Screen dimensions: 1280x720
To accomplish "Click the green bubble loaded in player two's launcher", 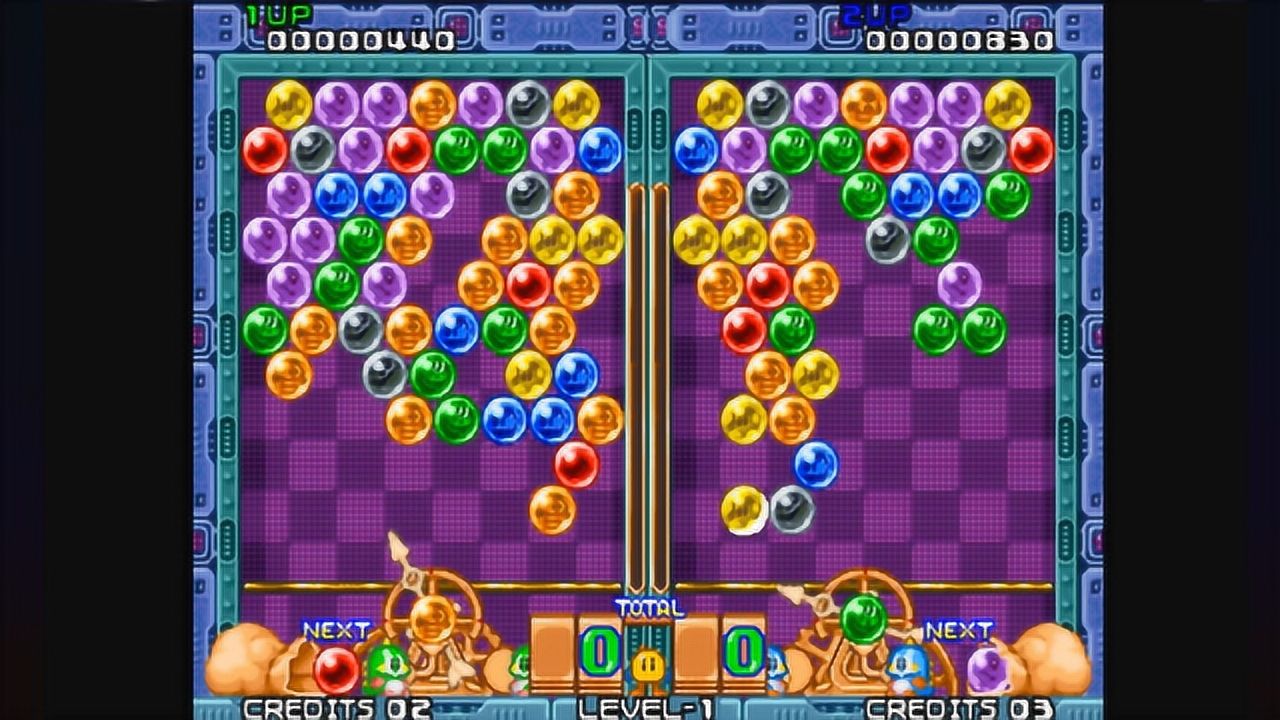I will [x=864, y=619].
